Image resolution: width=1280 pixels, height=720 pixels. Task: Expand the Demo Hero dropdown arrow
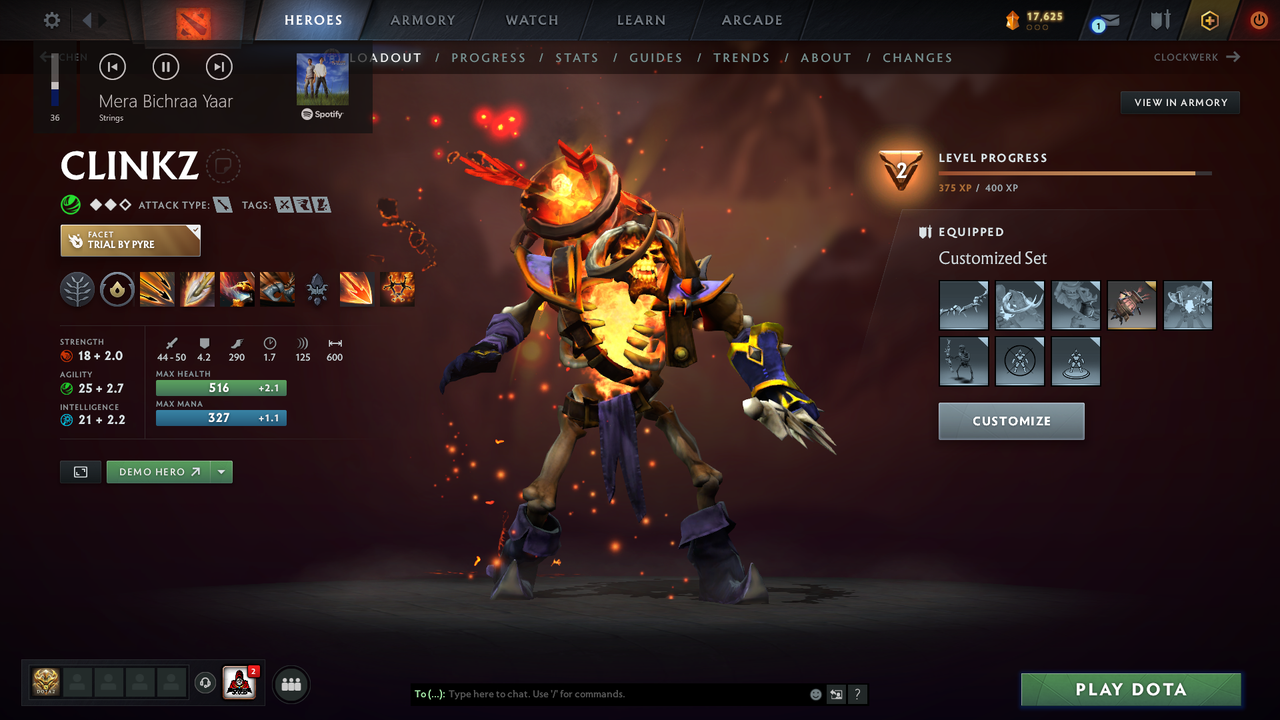coord(222,471)
